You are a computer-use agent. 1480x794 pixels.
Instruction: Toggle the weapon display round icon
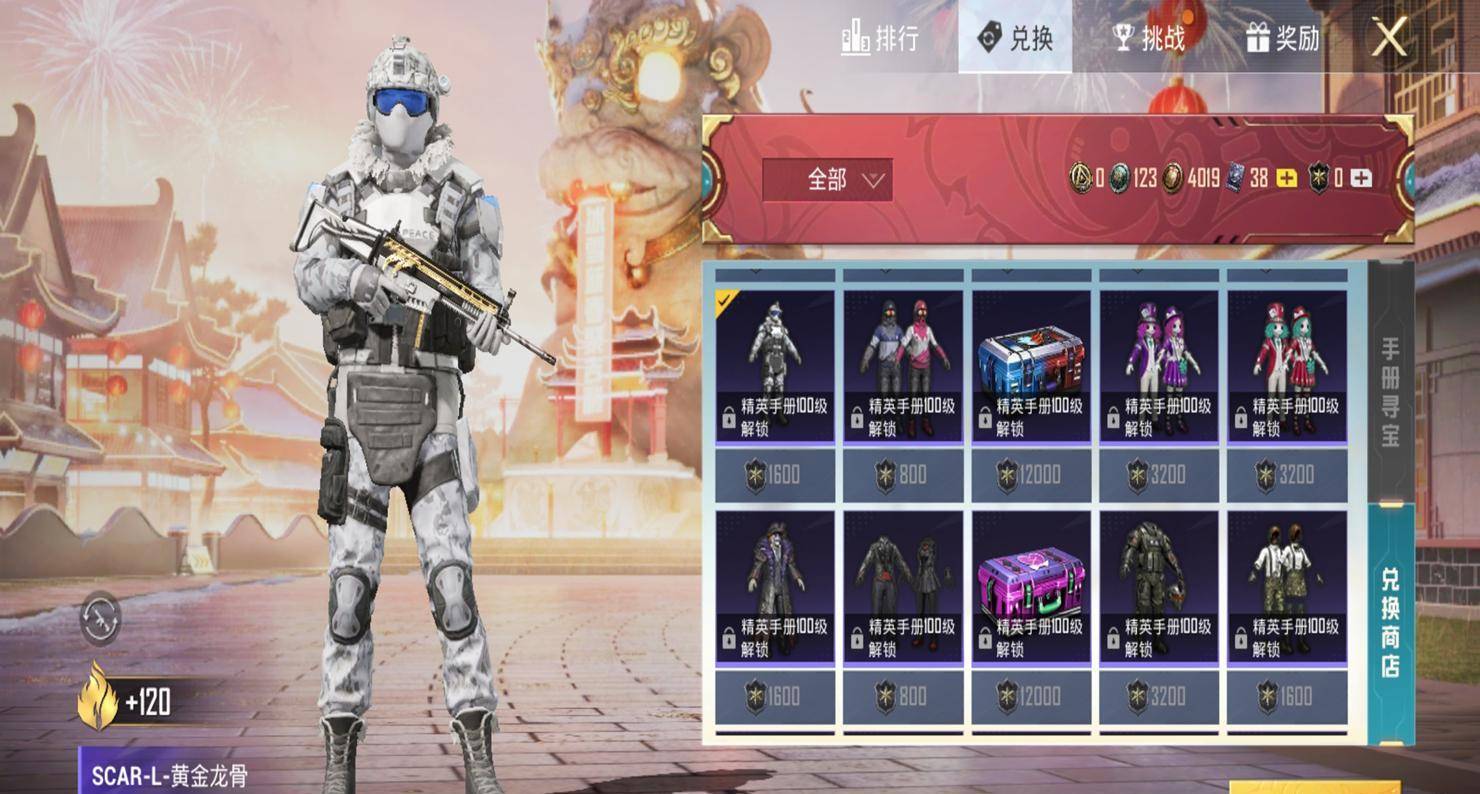[x=100, y=618]
